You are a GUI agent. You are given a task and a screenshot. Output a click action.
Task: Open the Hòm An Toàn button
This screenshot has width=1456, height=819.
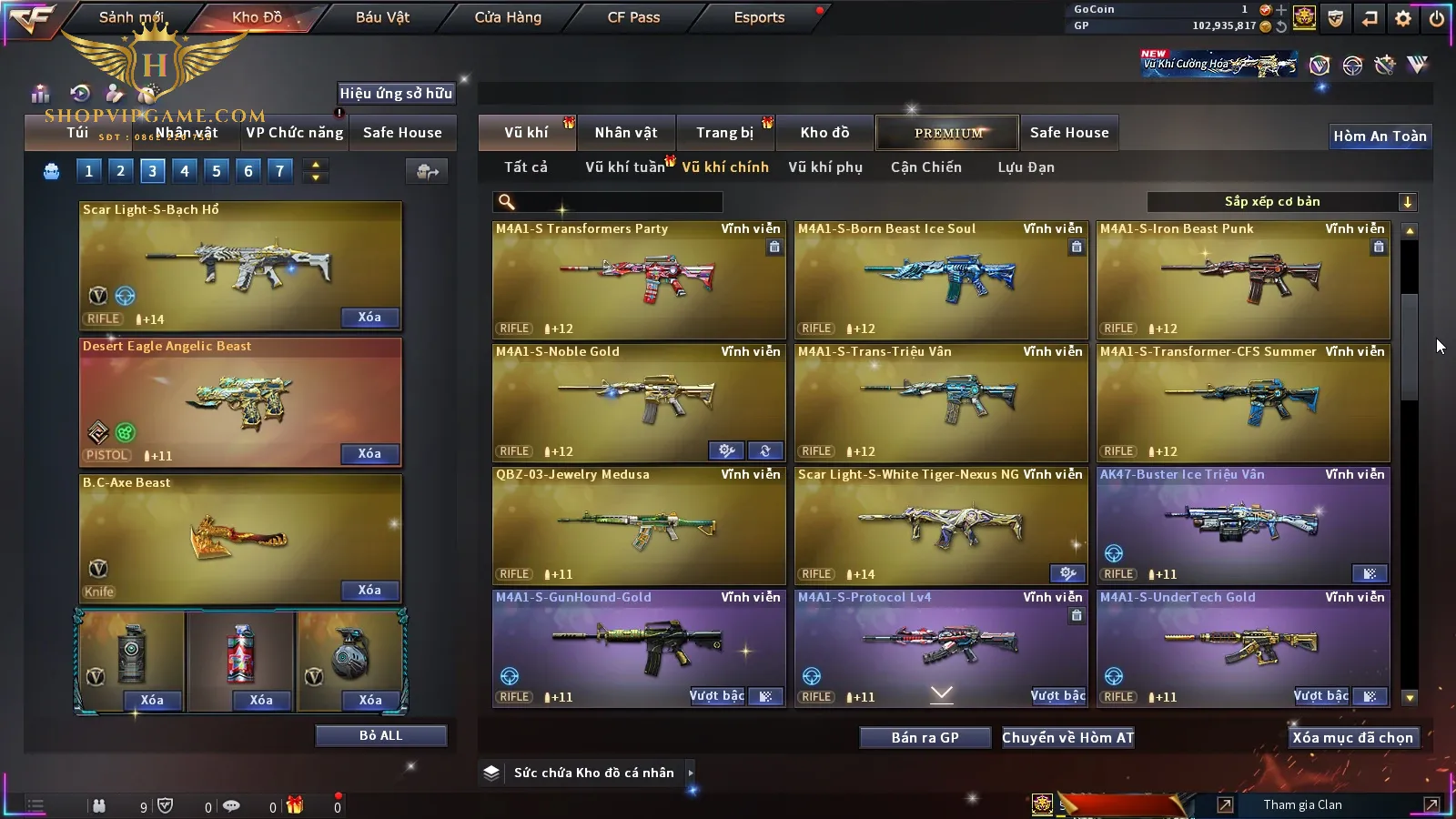pos(1380,136)
